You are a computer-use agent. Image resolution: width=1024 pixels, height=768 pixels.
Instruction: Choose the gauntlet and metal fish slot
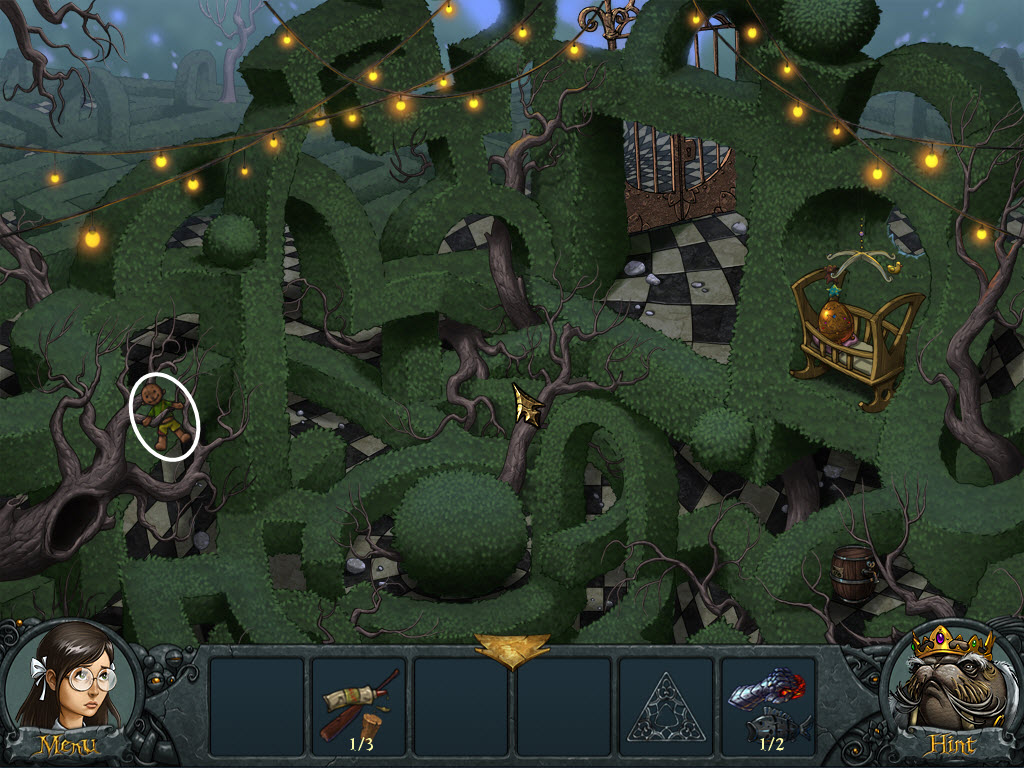click(768, 706)
